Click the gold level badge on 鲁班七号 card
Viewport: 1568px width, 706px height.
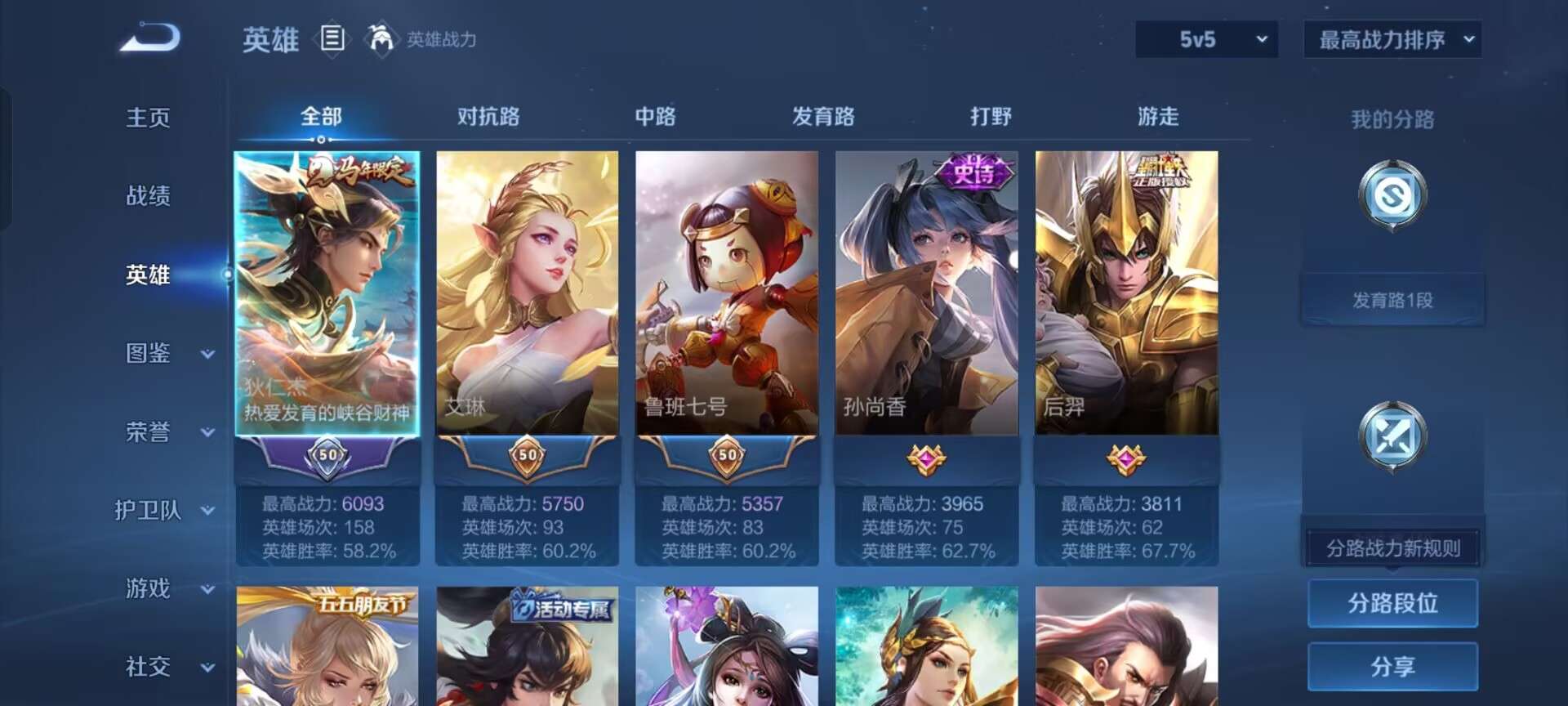pos(725,458)
